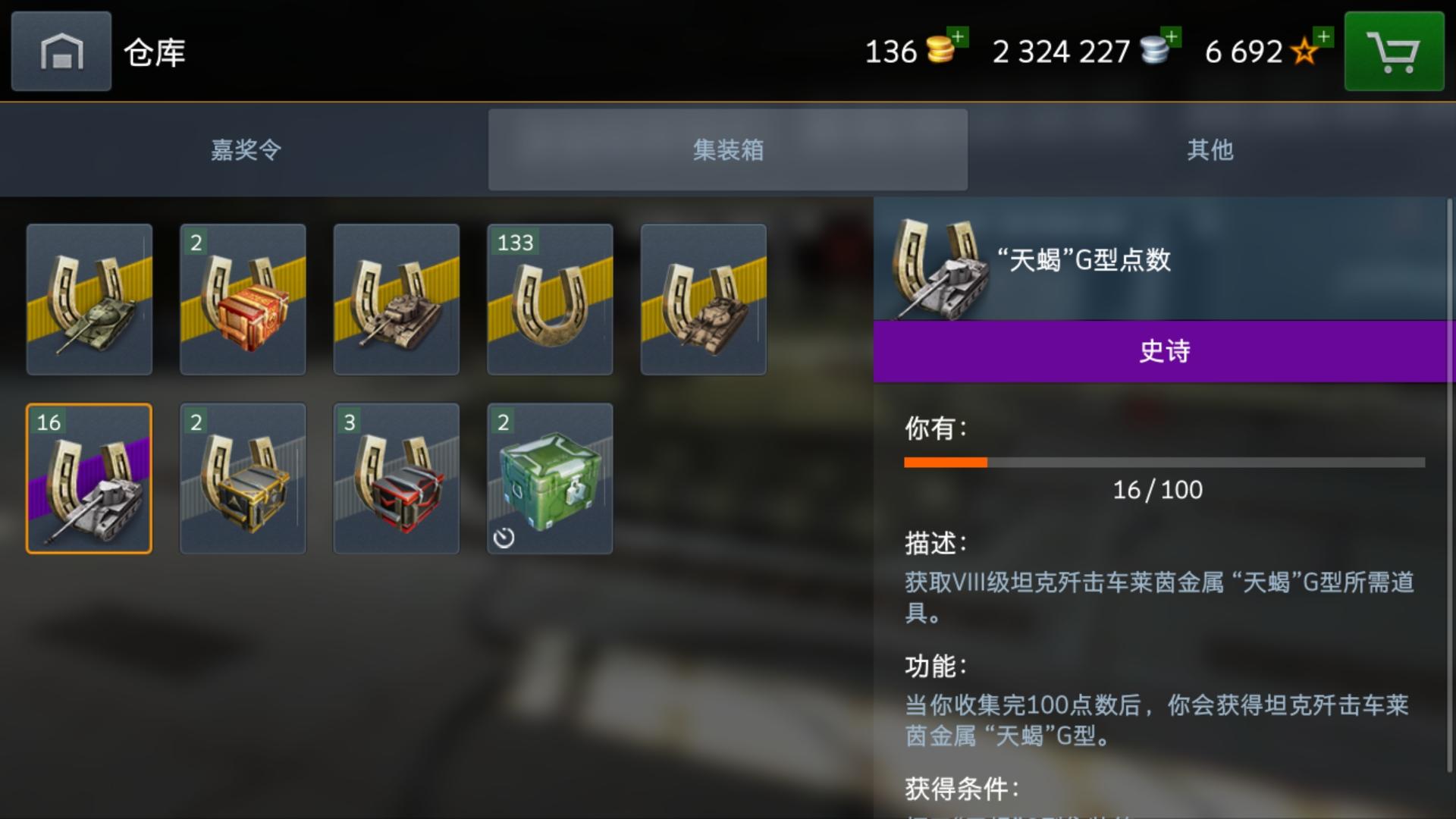This screenshot has width=1456, height=819.
Task: Switch to the 嘉奖令 tab
Action: [x=244, y=149]
